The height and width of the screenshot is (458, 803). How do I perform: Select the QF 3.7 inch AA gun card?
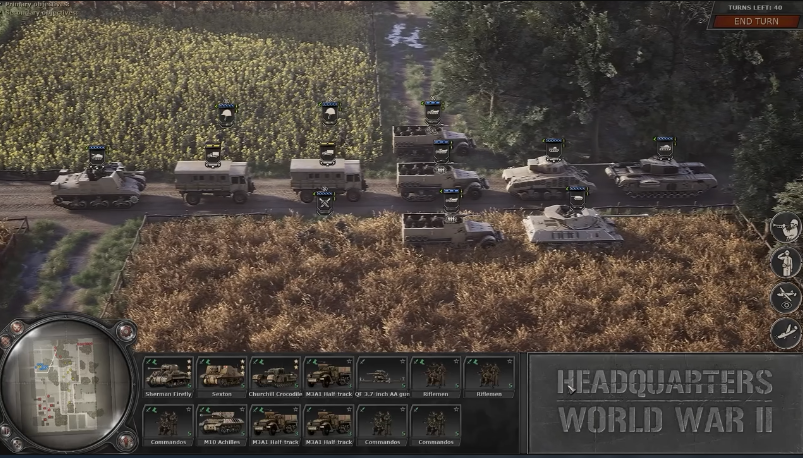[382, 377]
